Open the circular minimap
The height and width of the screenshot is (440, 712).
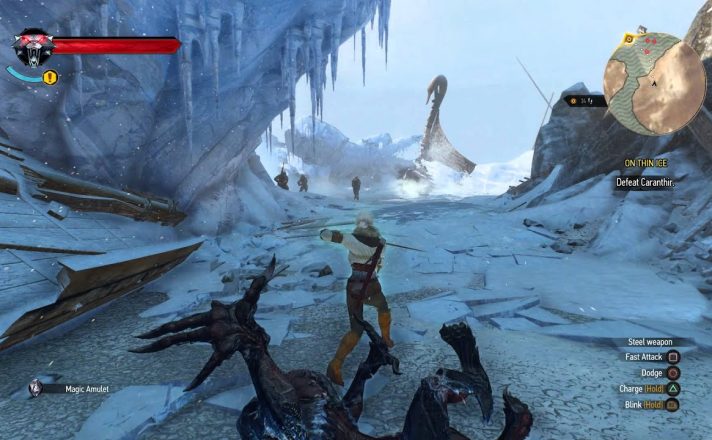pos(655,84)
